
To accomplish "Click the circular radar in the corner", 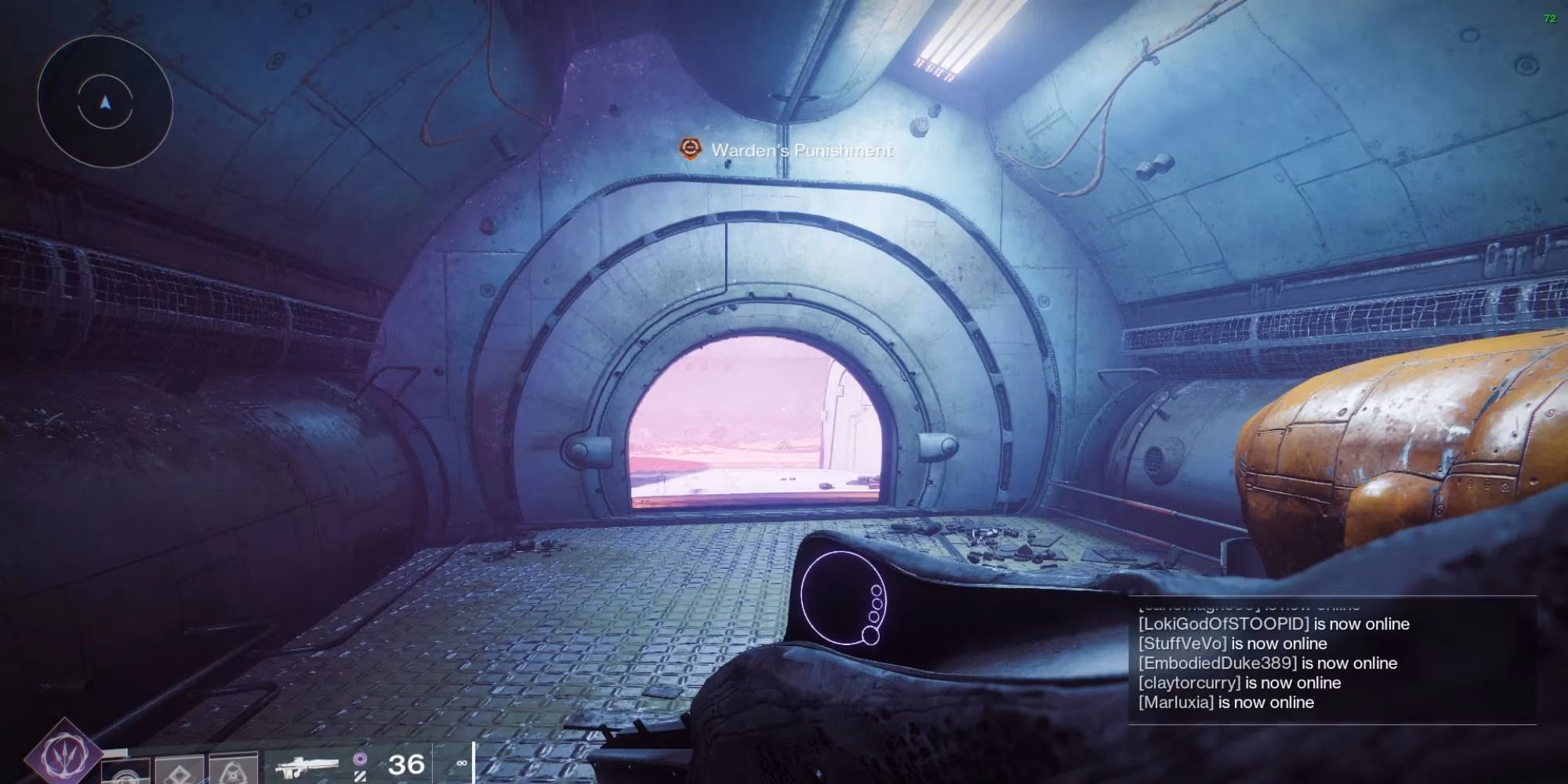I will [x=105, y=102].
